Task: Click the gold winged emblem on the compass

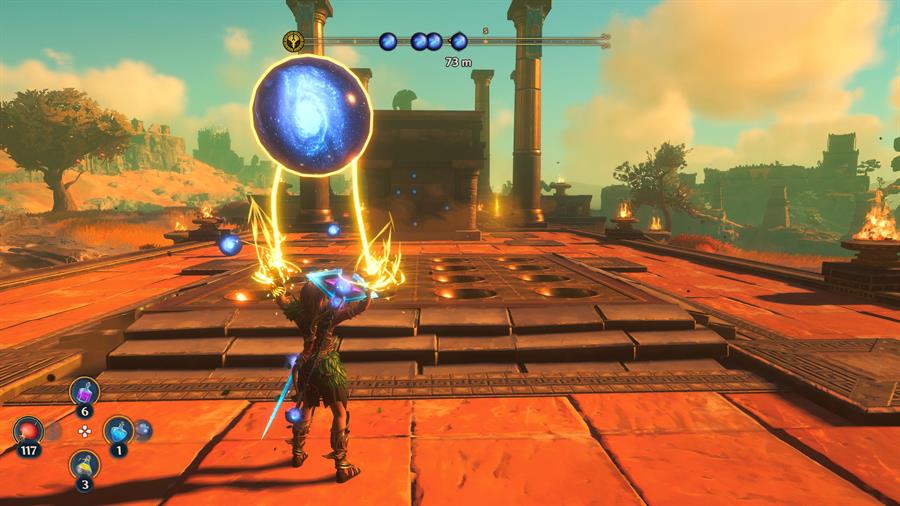Action: click(294, 41)
